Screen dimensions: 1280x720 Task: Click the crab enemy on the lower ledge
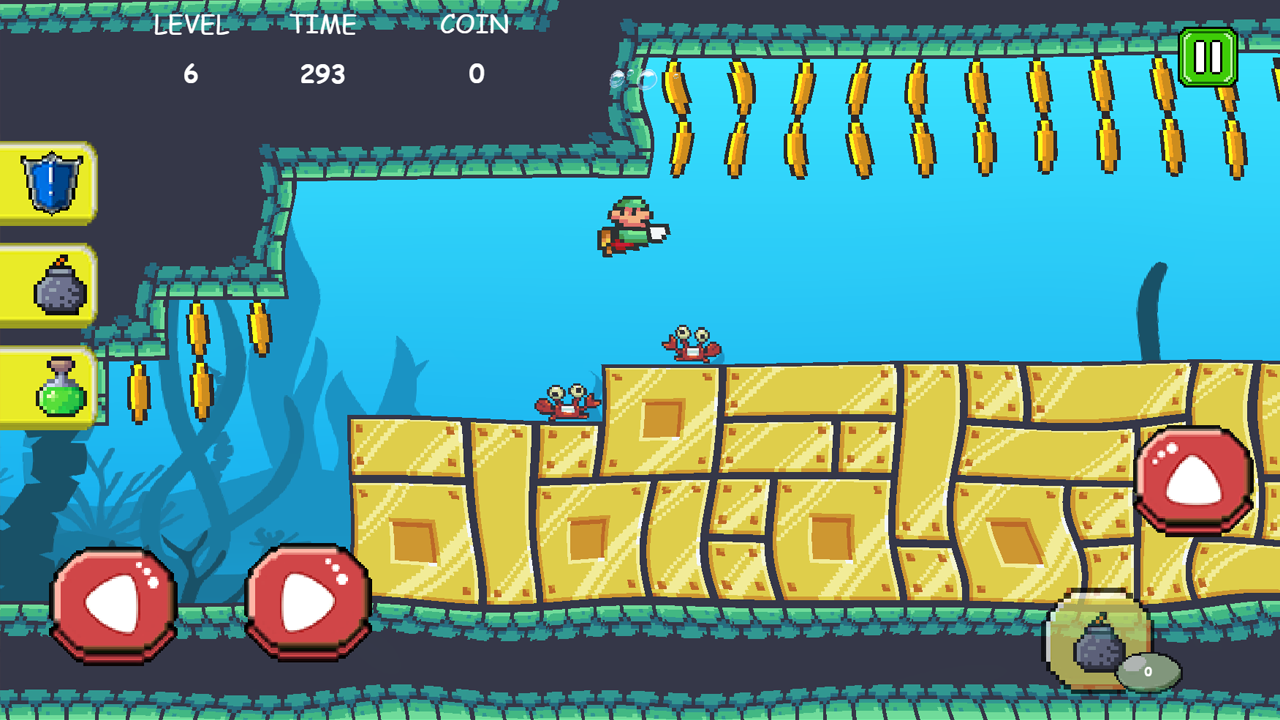[x=565, y=400]
